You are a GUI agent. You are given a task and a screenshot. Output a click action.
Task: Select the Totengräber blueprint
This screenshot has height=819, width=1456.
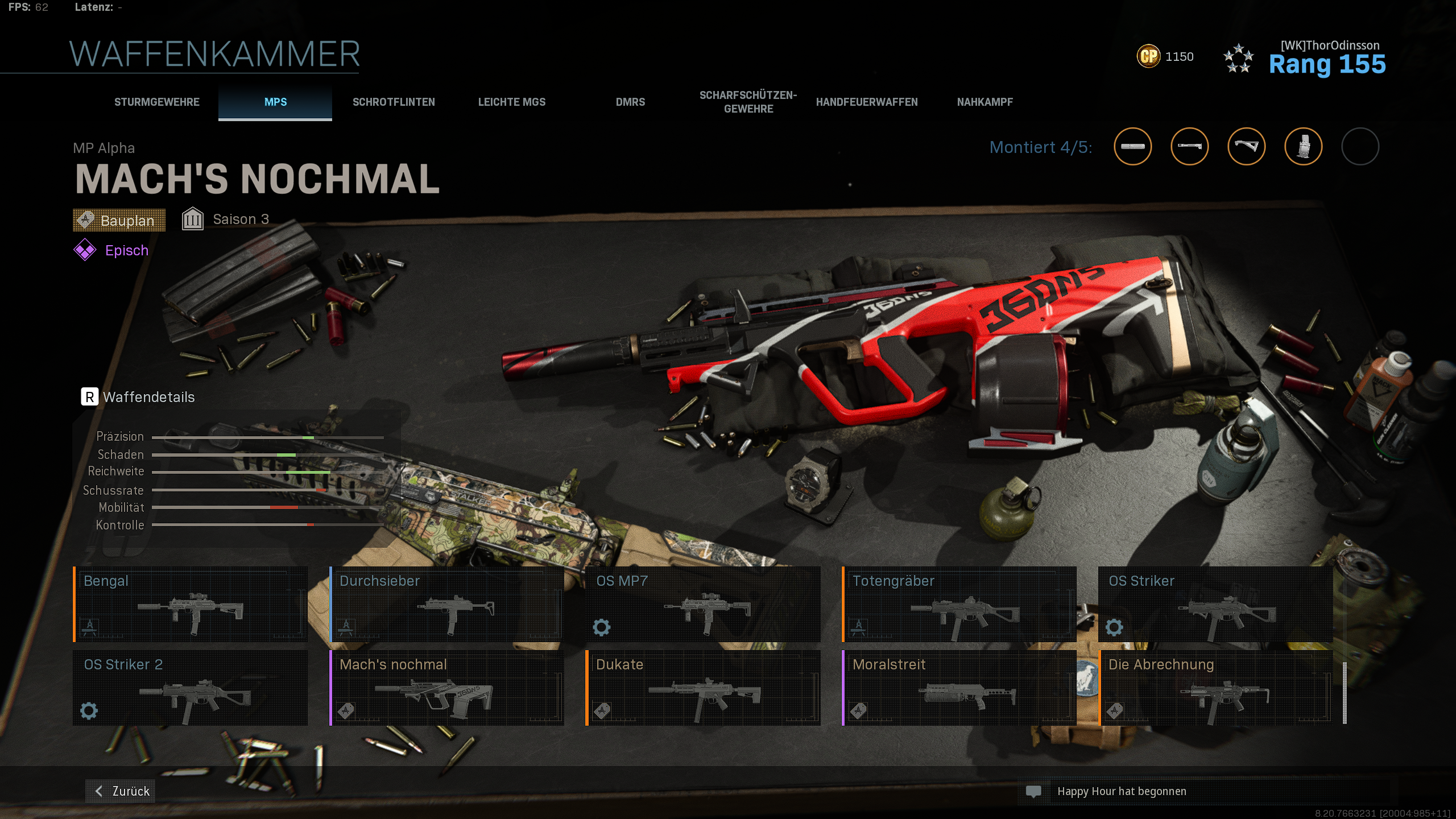tap(959, 604)
